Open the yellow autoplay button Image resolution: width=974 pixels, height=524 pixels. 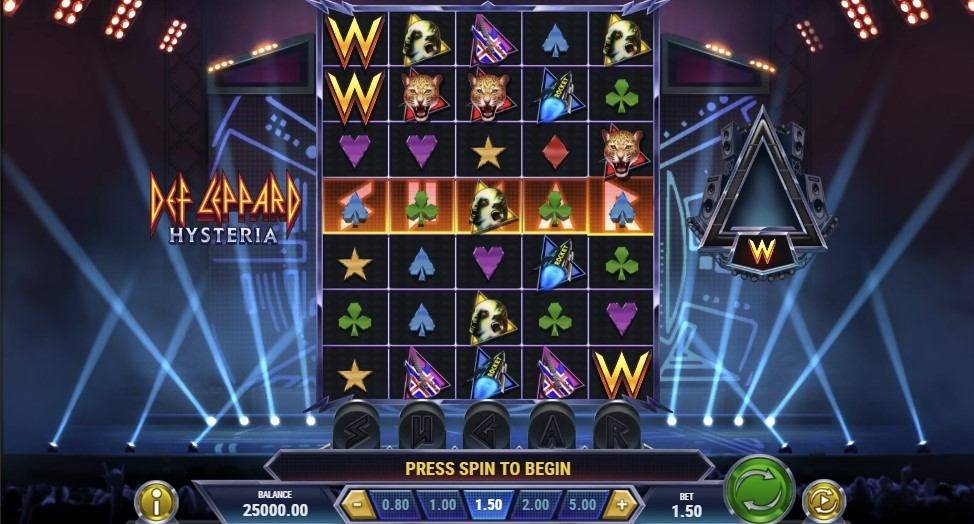[824, 500]
